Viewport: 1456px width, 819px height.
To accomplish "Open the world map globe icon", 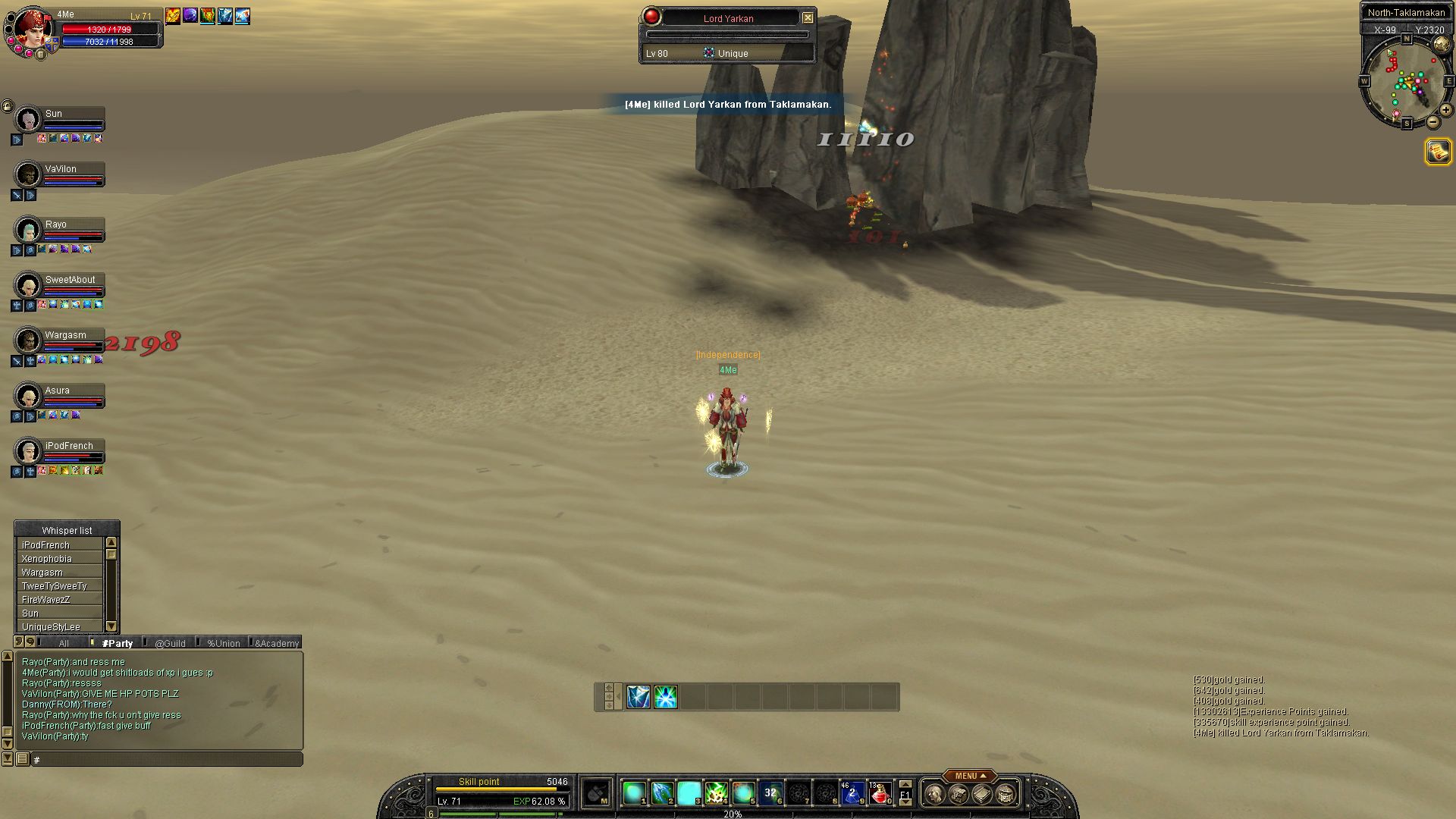I will [1442, 45].
